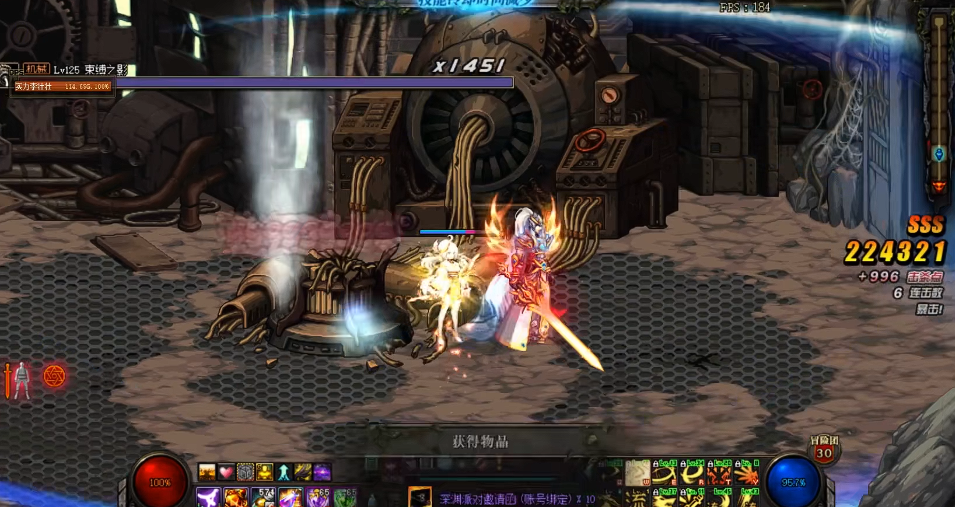The width and height of the screenshot is (955, 507).
Task: Click the abyss party invitation item icon
Action: (x=420, y=497)
